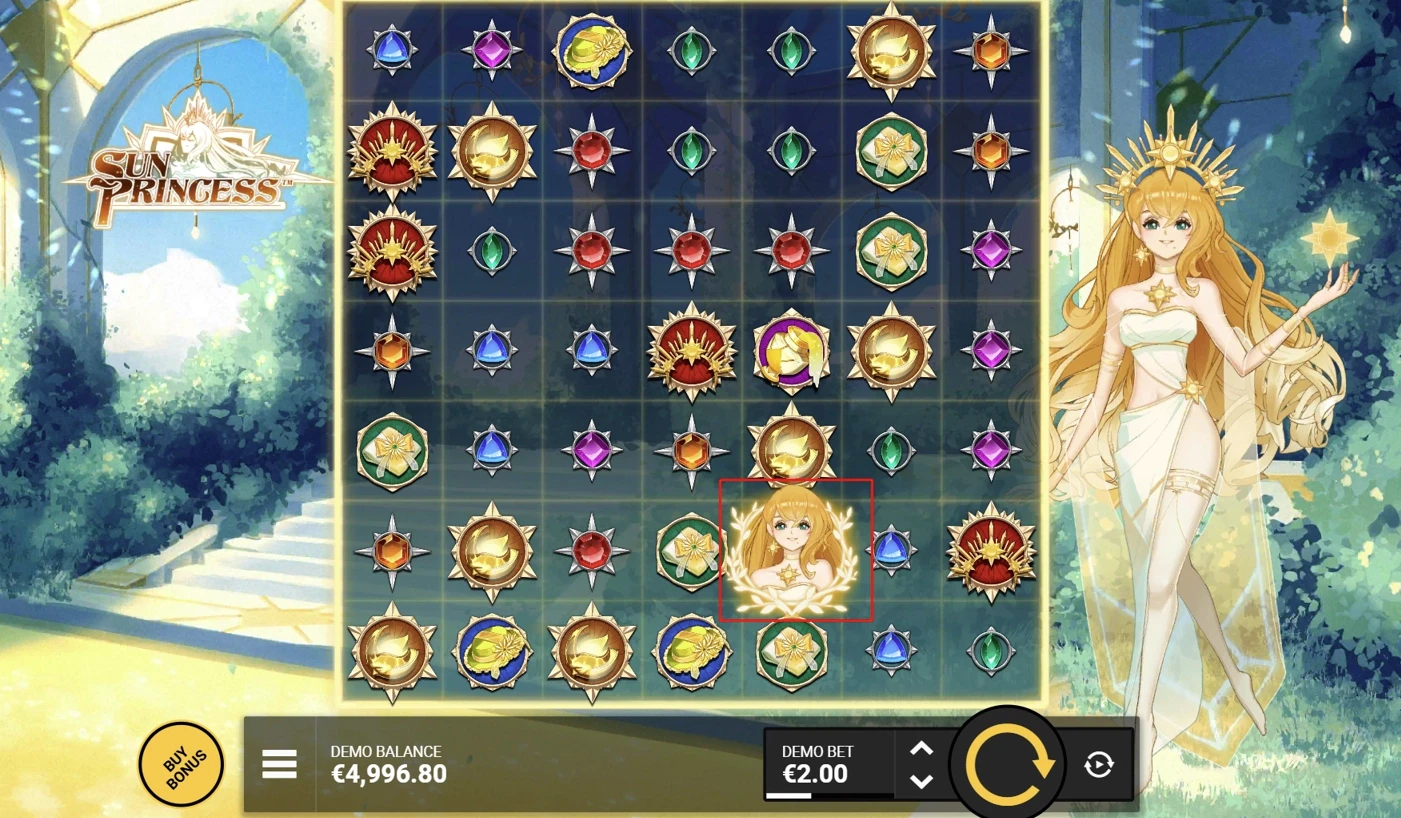Decrease the bet with the down chevron
This screenshot has height=818, width=1401.
pos(921,781)
